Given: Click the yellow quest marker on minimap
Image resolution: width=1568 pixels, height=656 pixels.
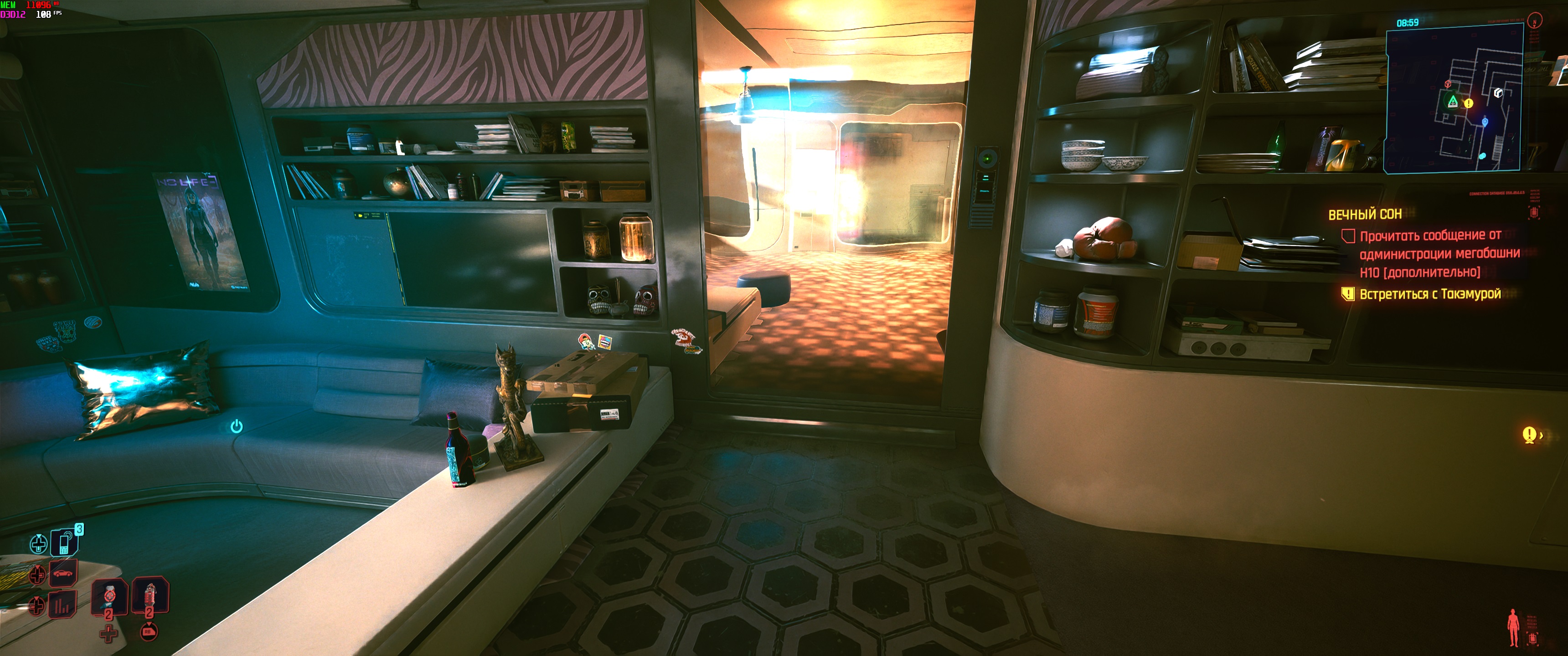Looking at the screenshot, I should 1468,103.
